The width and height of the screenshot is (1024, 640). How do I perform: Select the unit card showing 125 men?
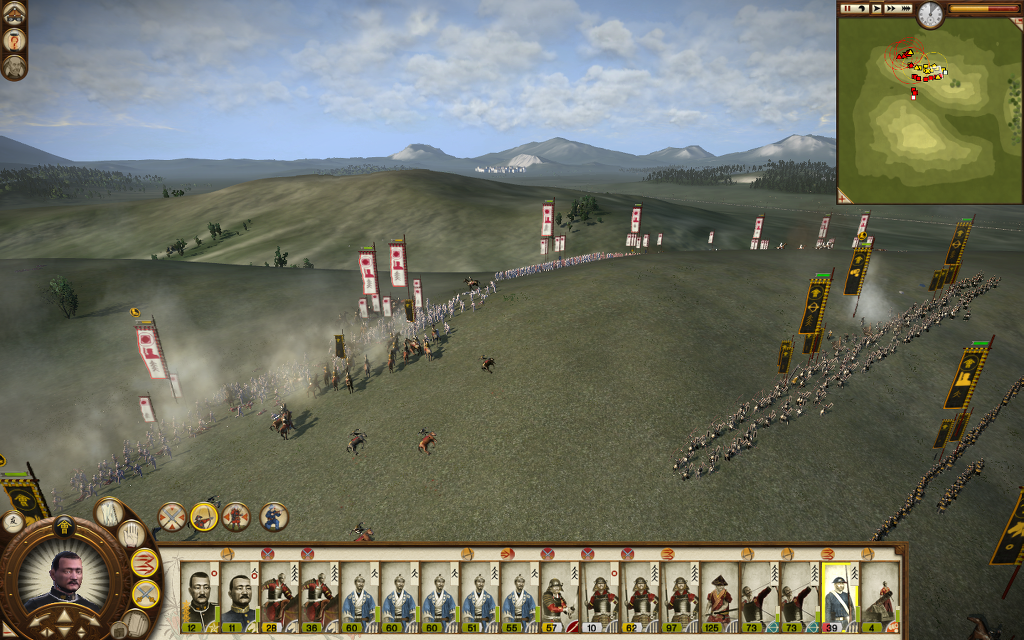(717, 597)
